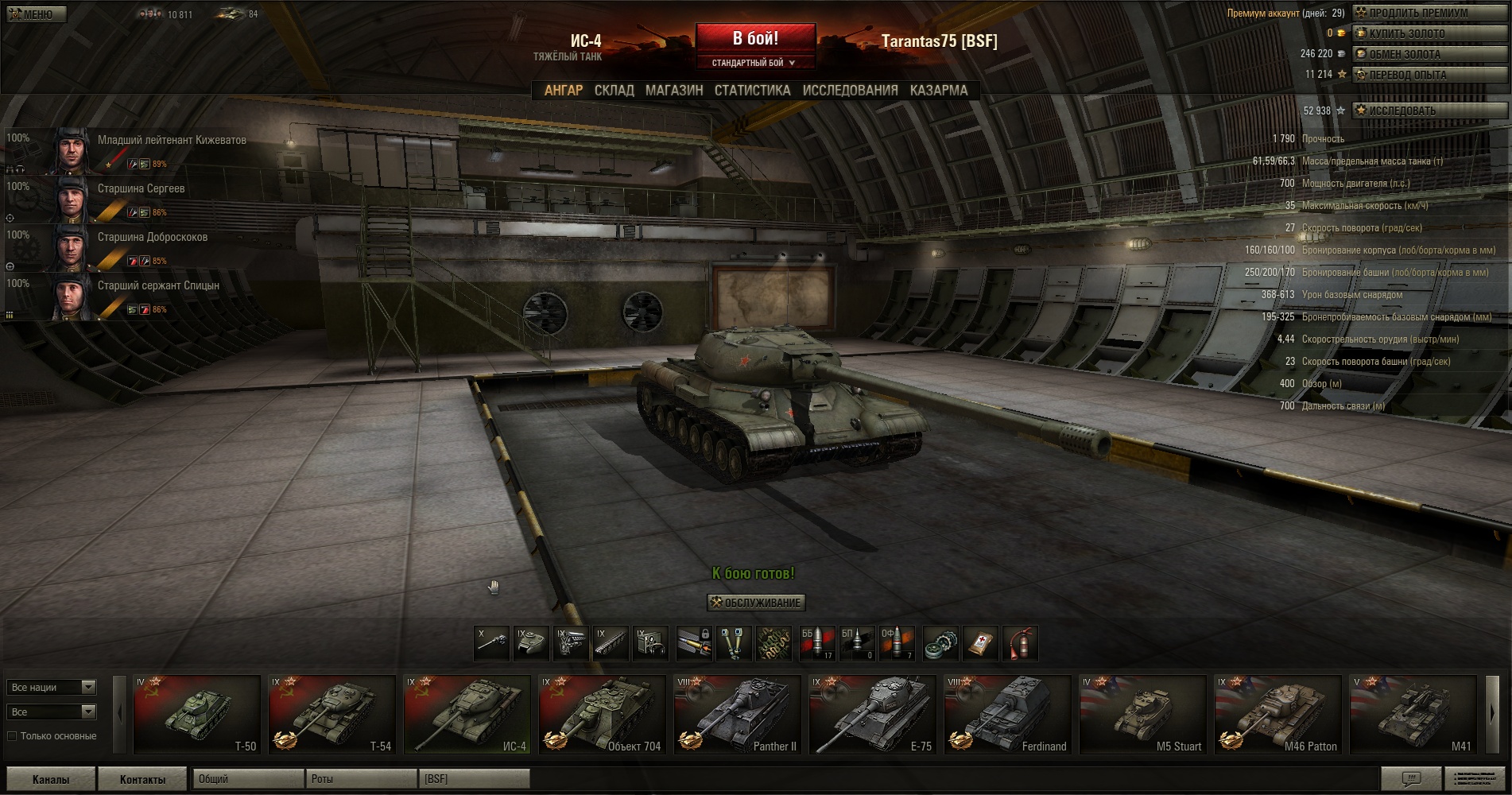Choose the Ferdinand tank thumbnail
The height and width of the screenshot is (795, 1512).
pyautogui.click(x=1007, y=714)
